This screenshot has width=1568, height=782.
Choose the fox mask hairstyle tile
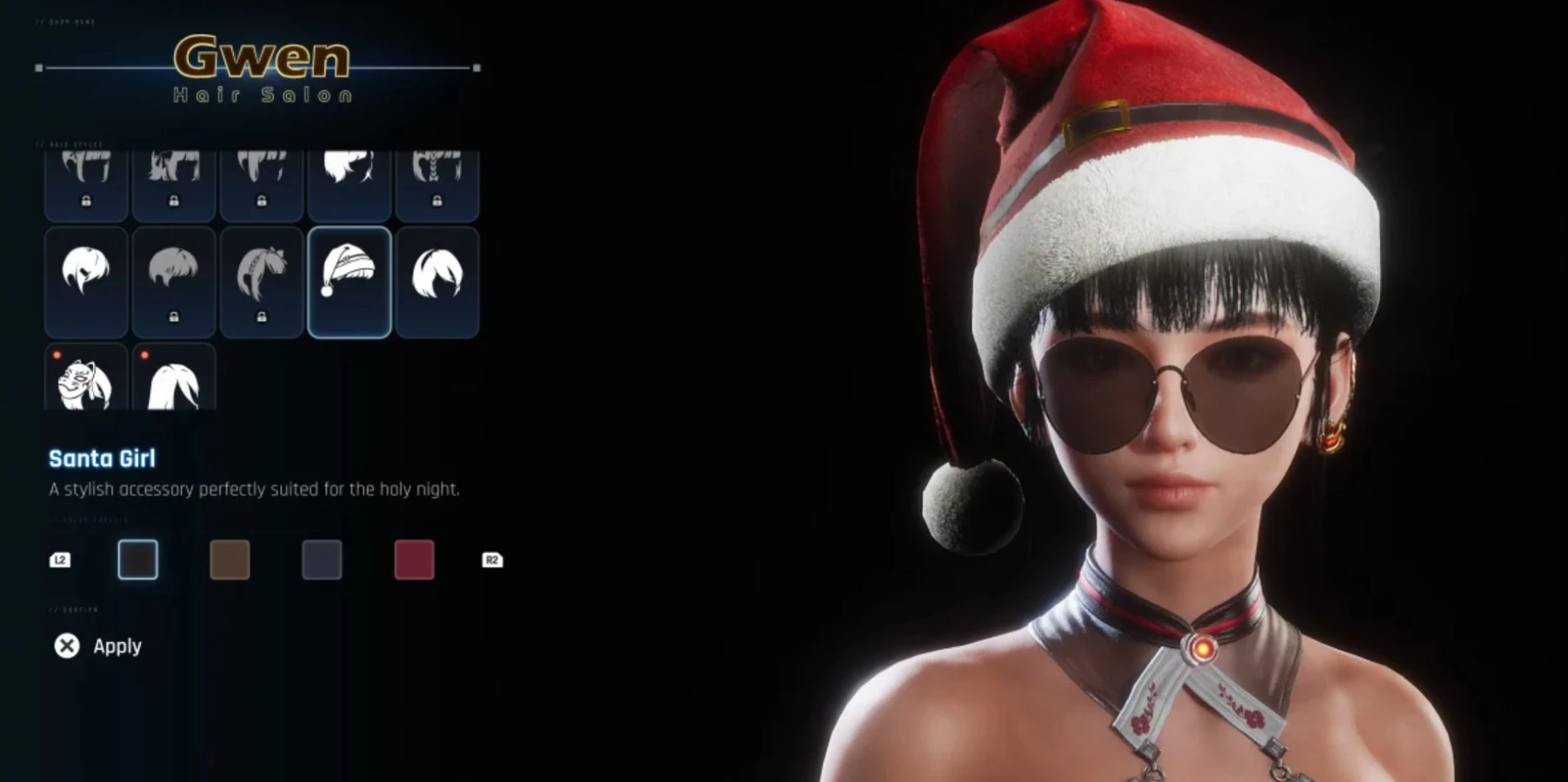(x=86, y=378)
